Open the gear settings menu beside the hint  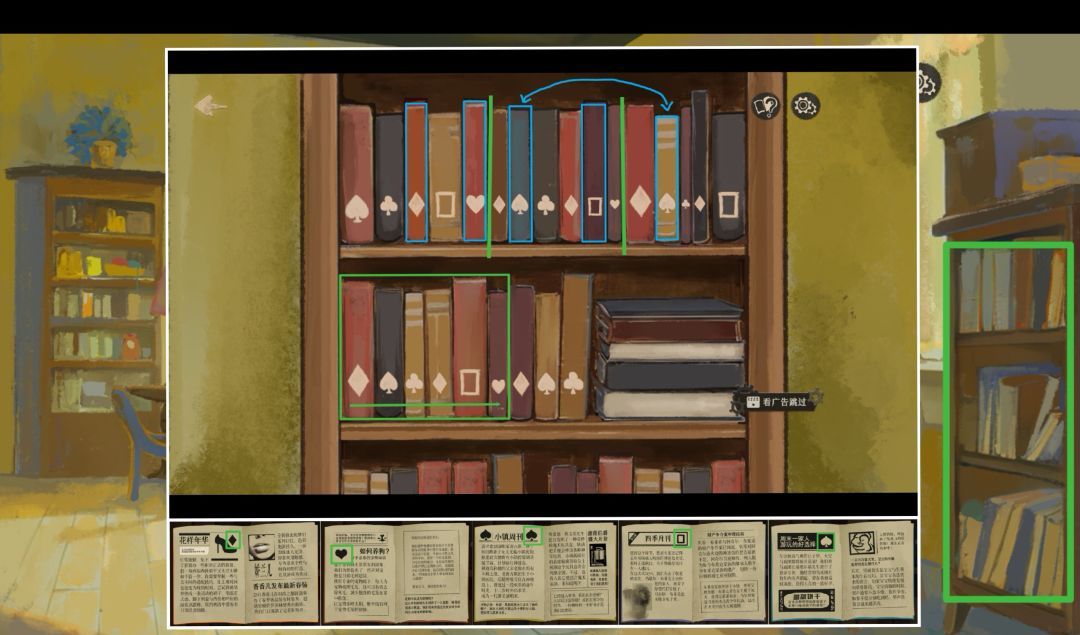(805, 105)
